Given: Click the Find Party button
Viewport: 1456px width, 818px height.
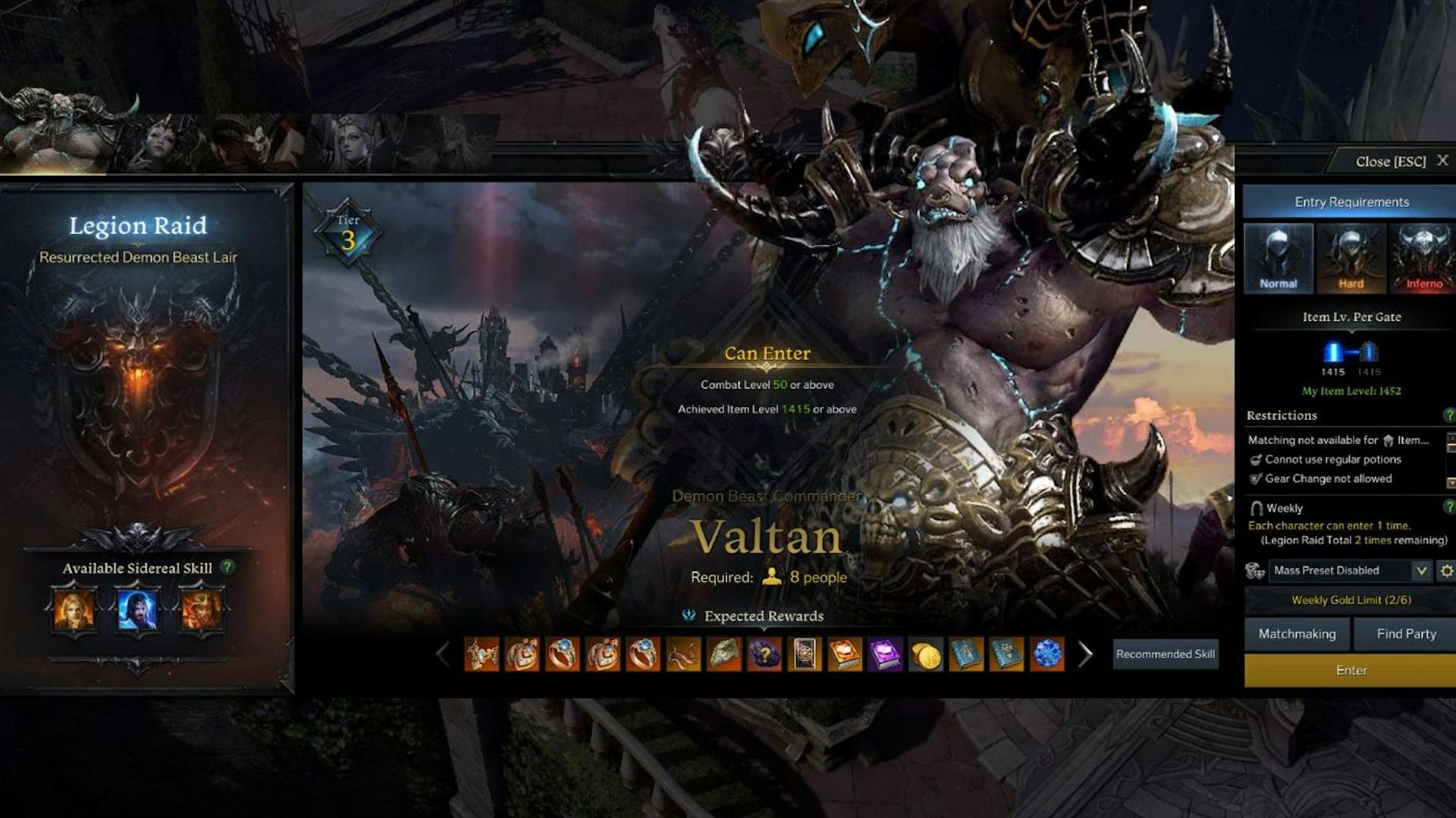Looking at the screenshot, I should click(x=1406, y=634).
